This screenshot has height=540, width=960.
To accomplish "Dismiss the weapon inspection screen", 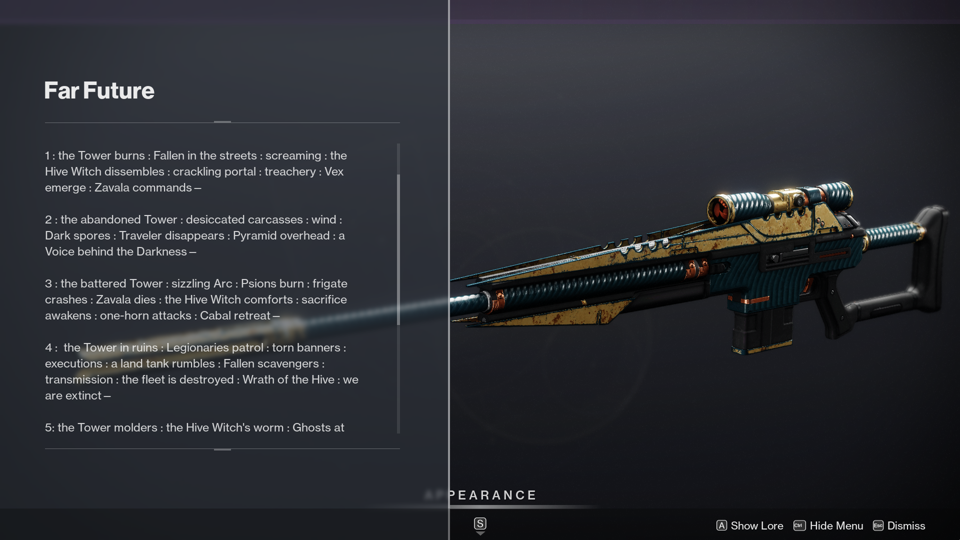I will (x=899, y=526).
